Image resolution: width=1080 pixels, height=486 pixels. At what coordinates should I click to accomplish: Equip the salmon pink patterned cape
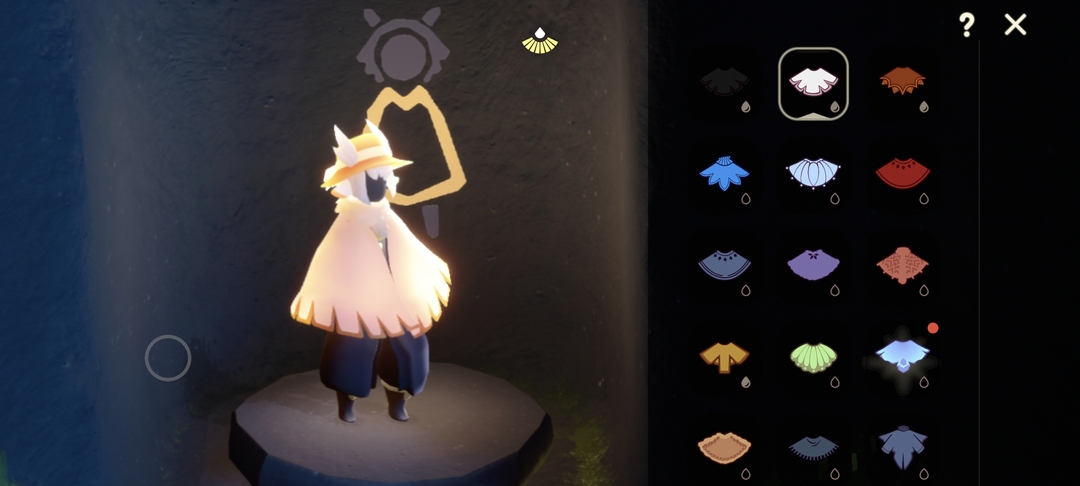pyautogui.click(x=903, y=265)
